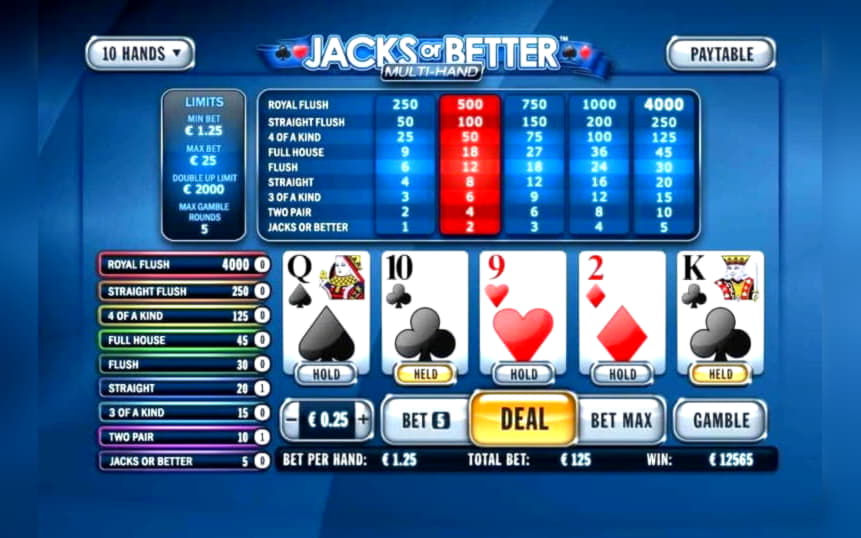The height and width of the screenshot is (538, 861).
Task: Pick the 2 of Diamonds card
Action: [622, 310]
